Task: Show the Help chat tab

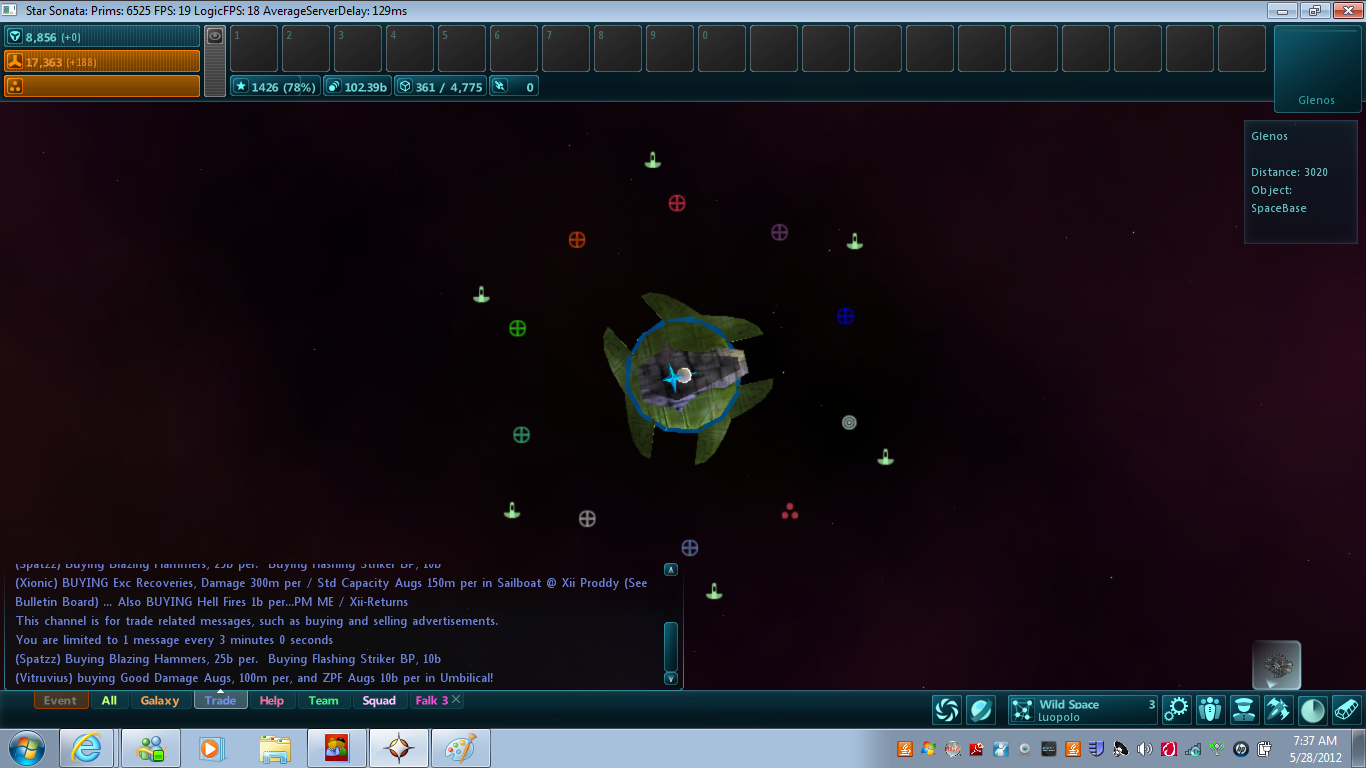Action: pos(272,700)
